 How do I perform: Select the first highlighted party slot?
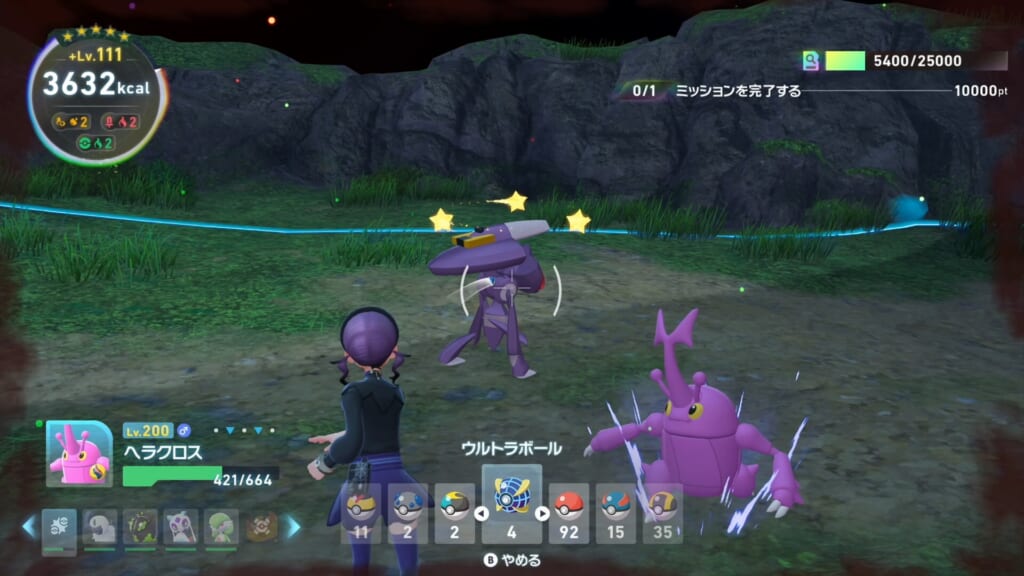pyautogui.click(x=59, y=526)
